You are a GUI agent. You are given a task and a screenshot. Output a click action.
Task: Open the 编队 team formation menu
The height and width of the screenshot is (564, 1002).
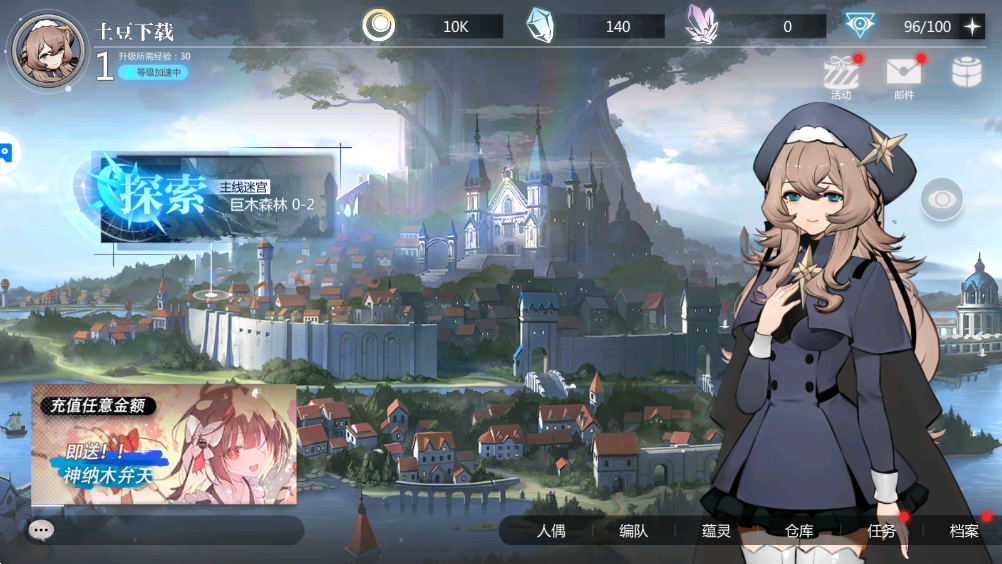pos(633,531)
